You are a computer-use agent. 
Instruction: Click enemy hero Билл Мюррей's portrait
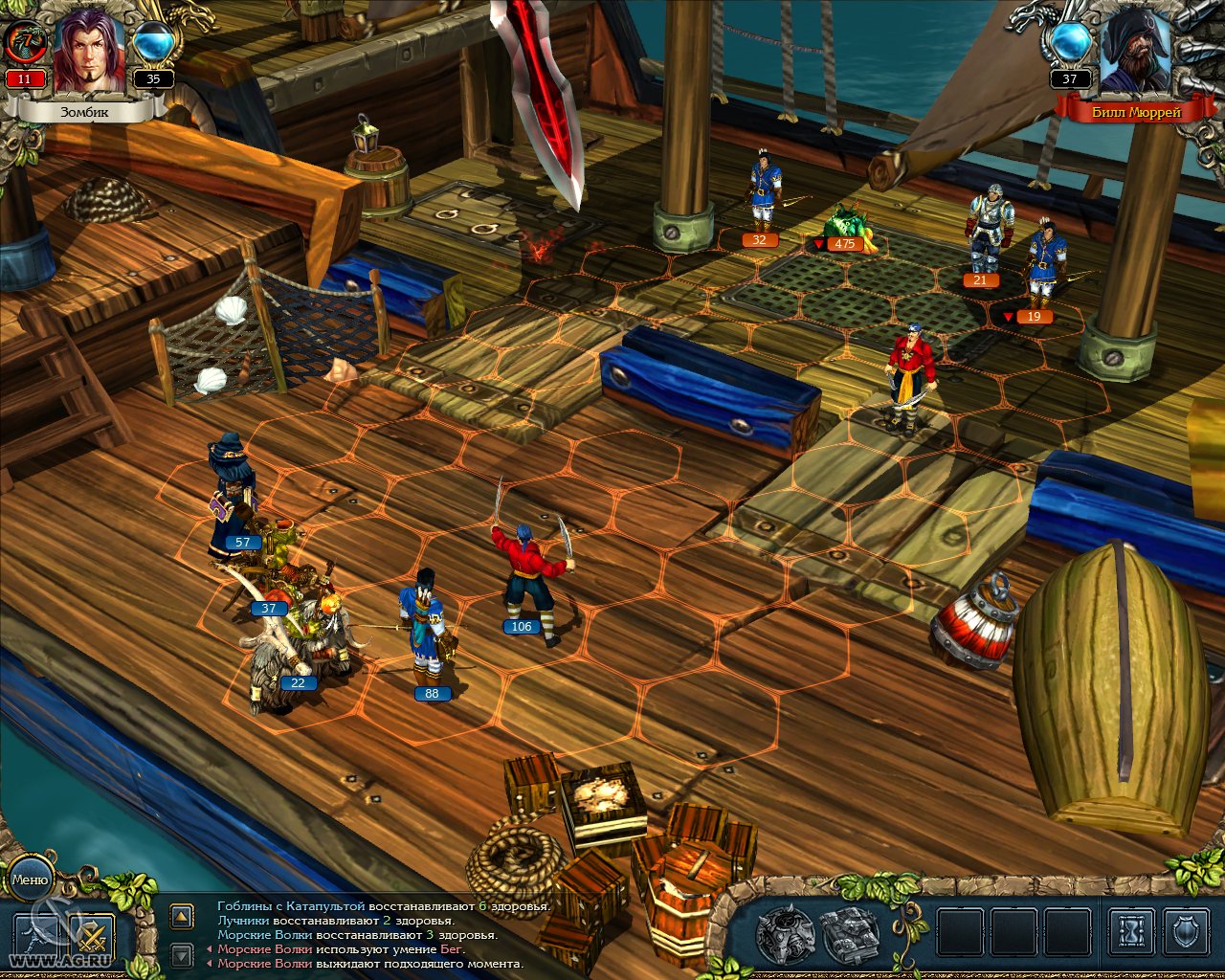pos(1135,53)
